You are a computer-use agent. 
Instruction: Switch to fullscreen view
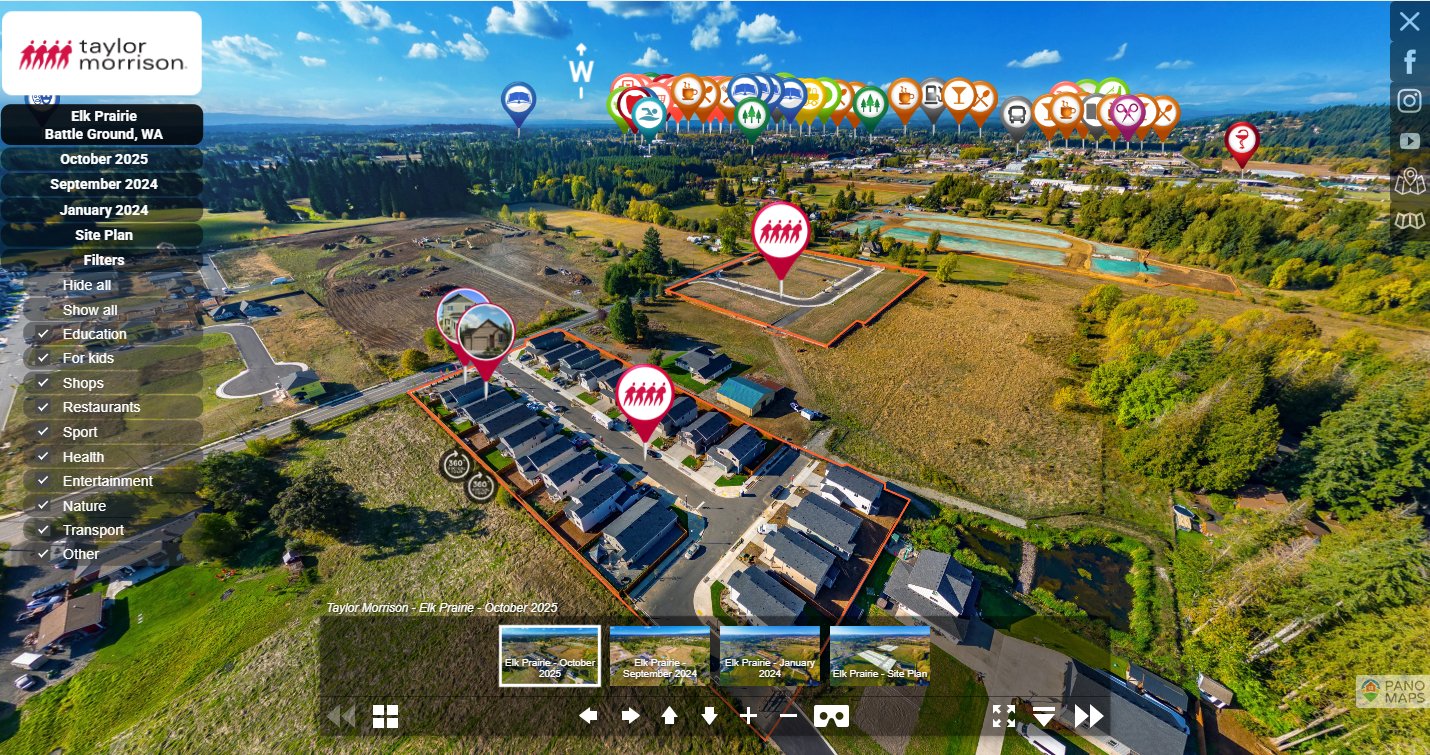click(x=1004, y=716)
